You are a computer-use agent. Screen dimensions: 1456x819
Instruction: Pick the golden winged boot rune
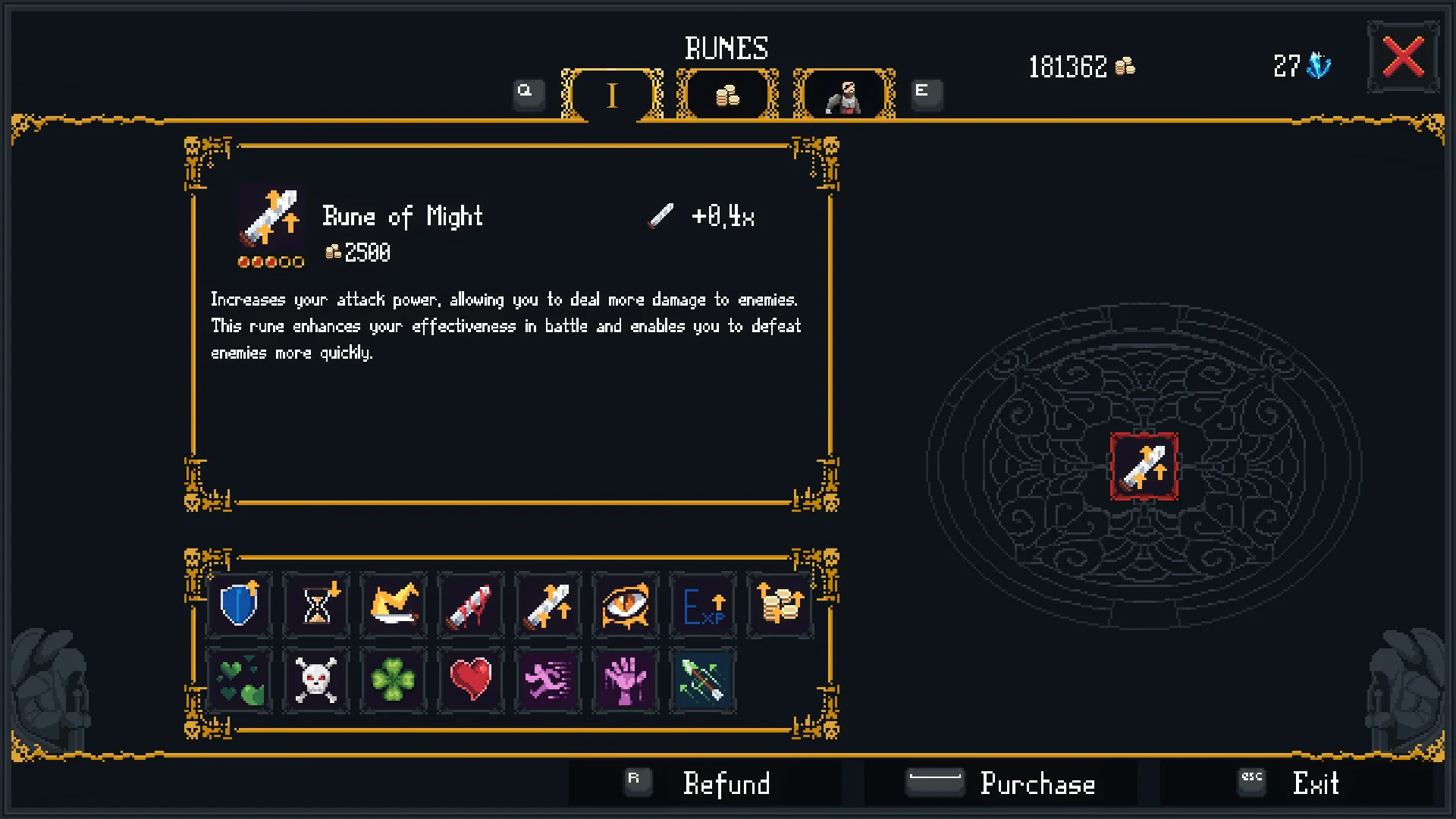[394, 605]
